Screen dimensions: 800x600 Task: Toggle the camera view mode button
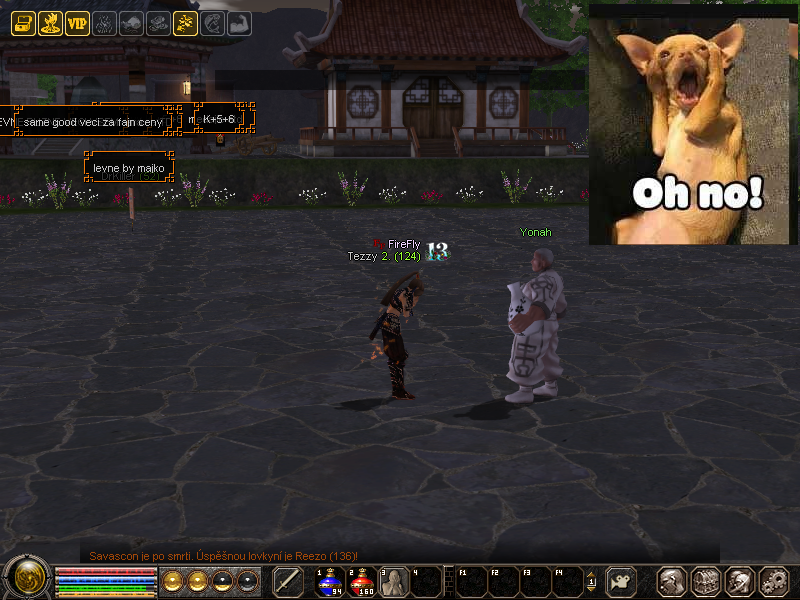(x=623, y=581)
